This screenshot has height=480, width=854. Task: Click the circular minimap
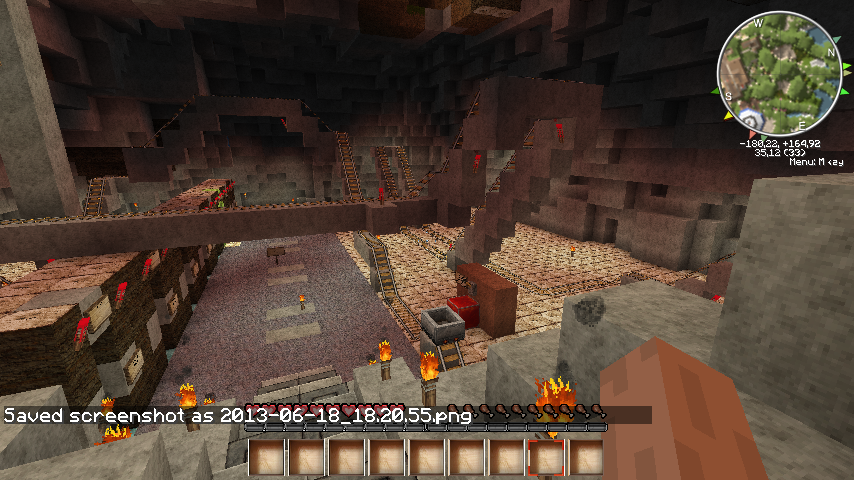(x=780, y=73)
